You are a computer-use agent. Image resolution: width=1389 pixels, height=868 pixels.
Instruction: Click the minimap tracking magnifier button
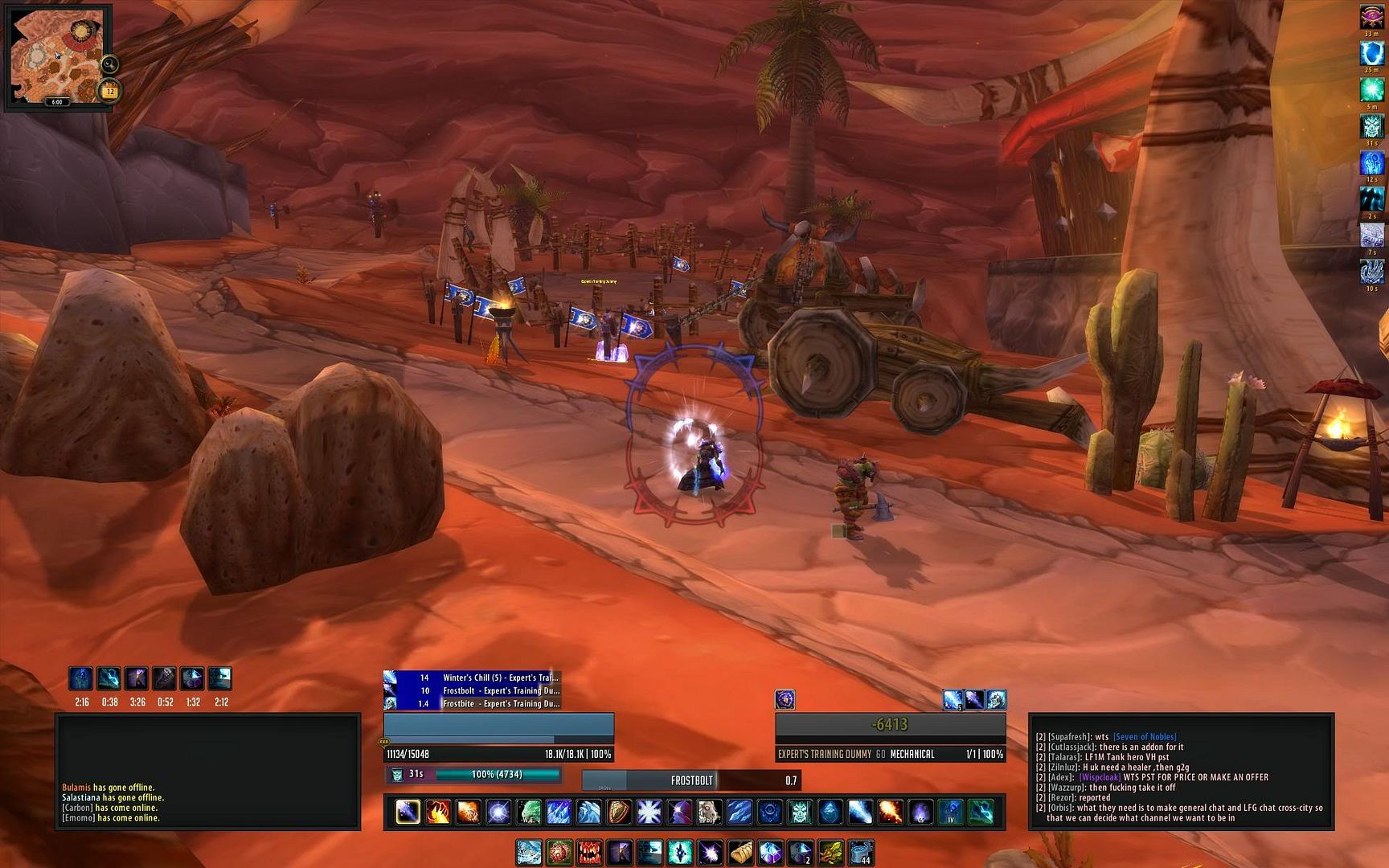coord(109,64)
